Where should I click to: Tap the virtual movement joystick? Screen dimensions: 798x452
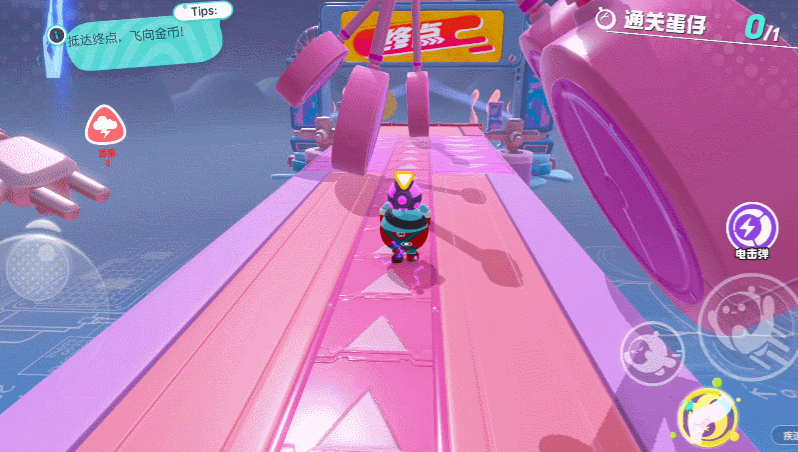[38, 267]
